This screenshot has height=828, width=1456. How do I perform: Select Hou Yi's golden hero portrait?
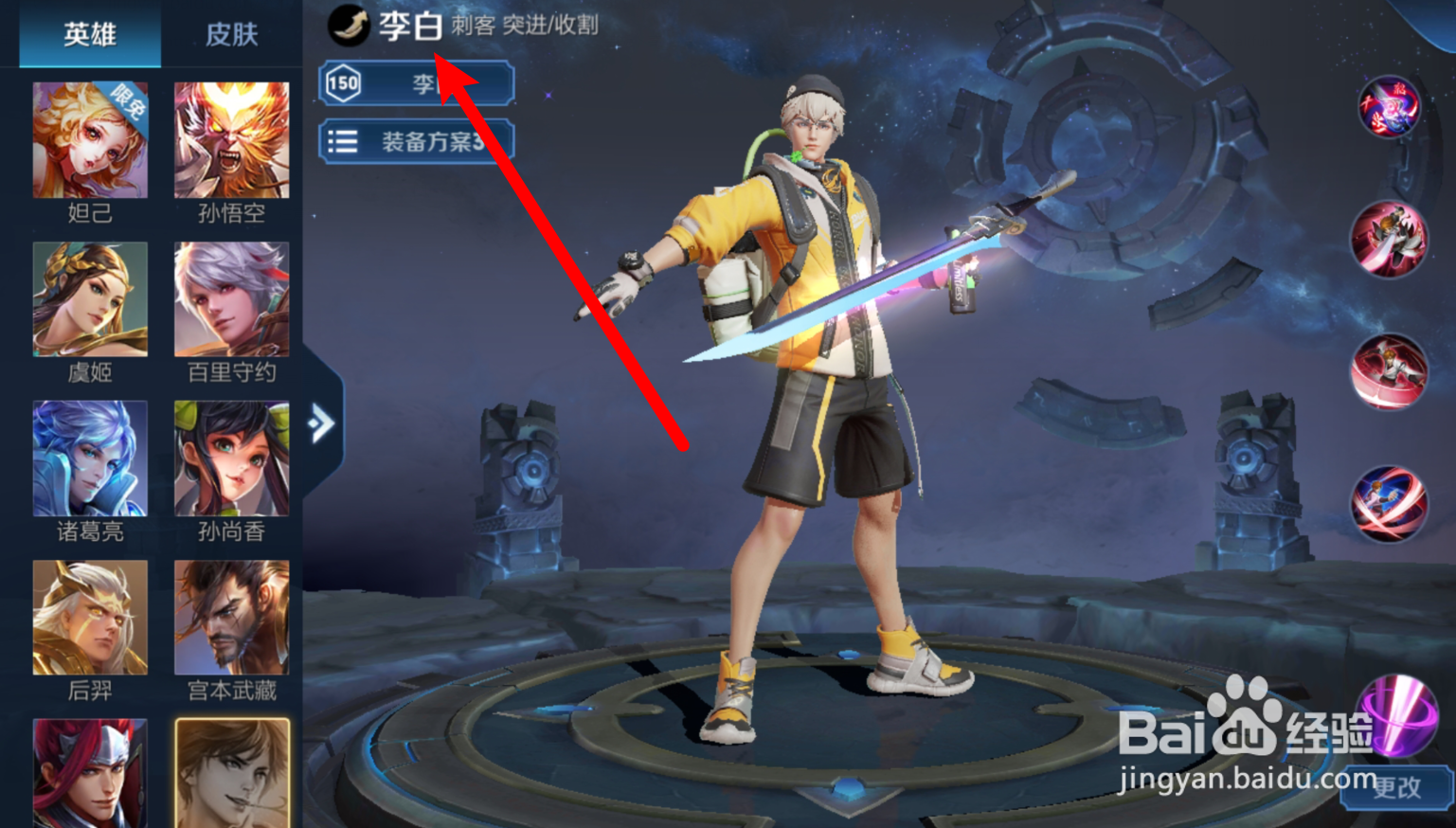pyautogui.click(x=90, y=617)
